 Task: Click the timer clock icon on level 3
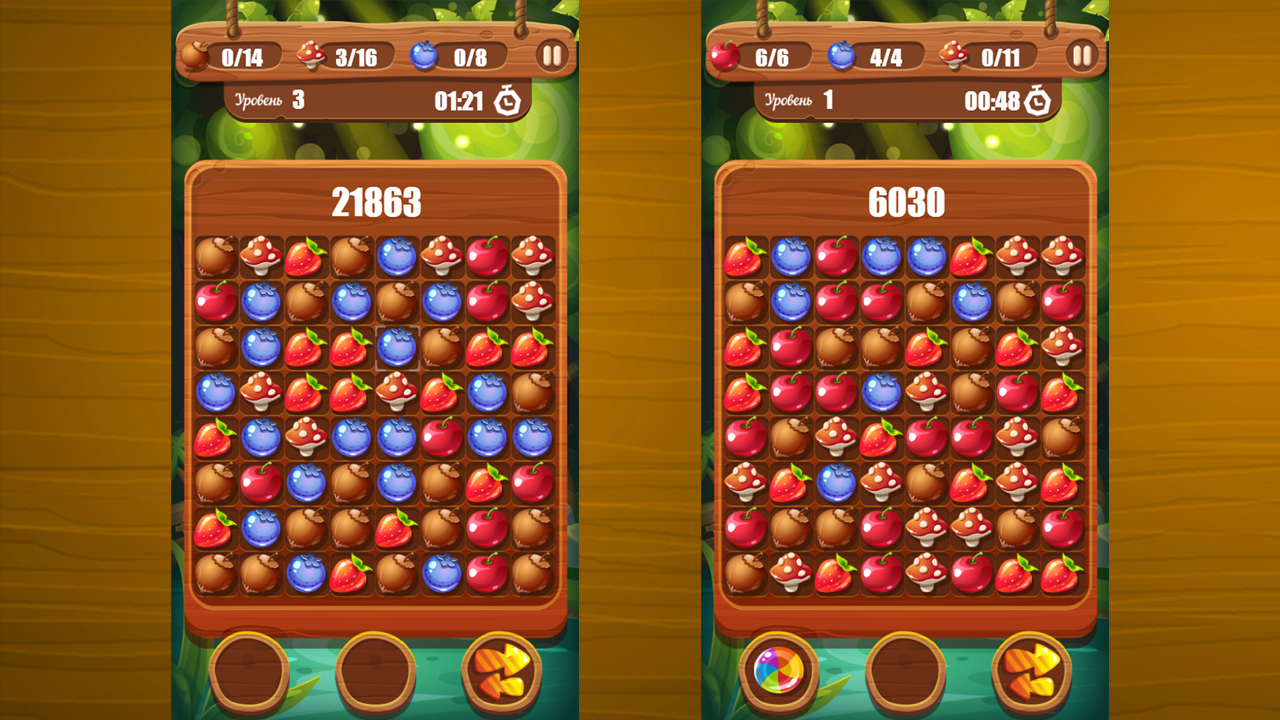(509, 99)
